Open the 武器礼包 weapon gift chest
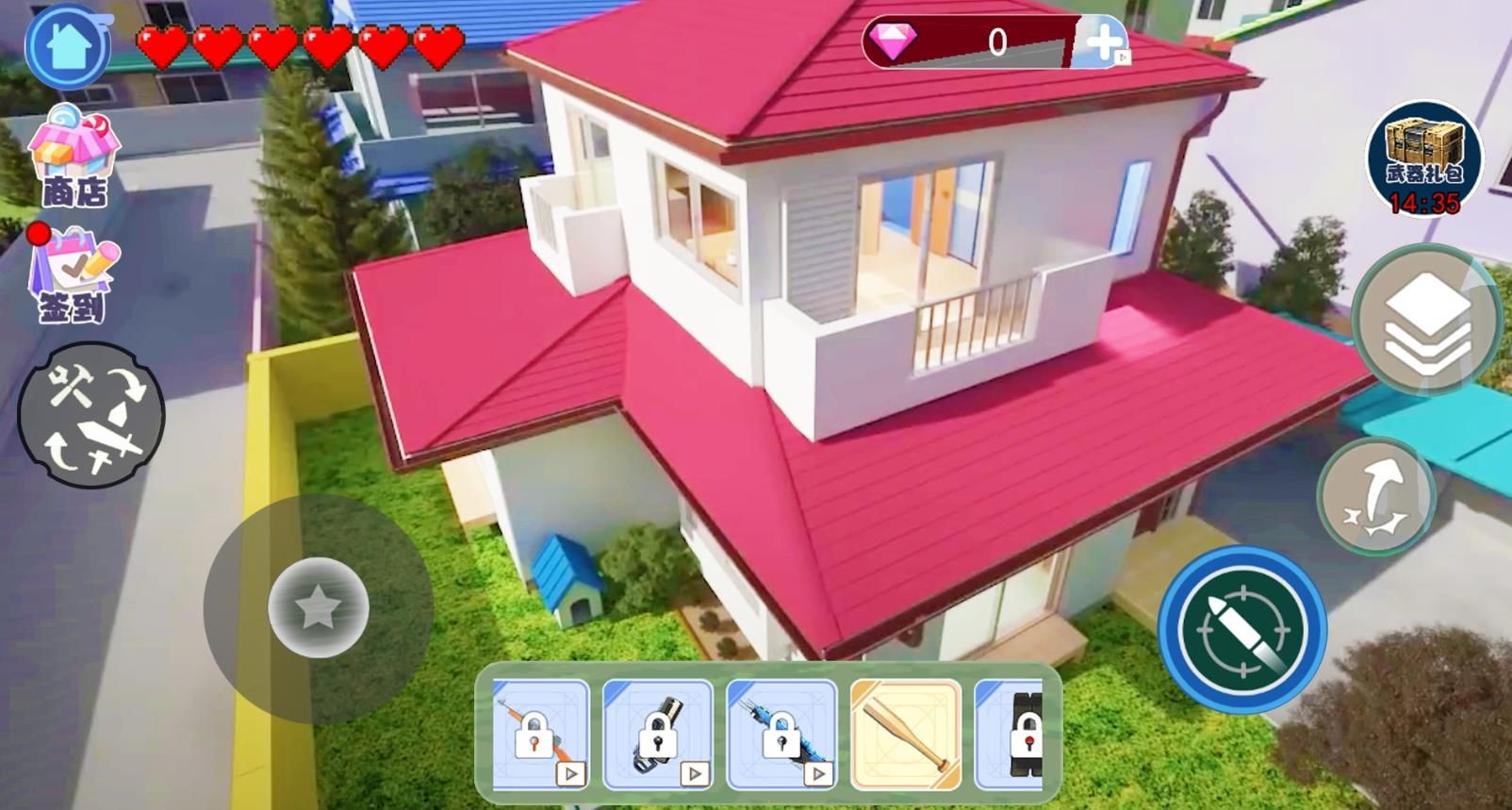 [1424, 157]
